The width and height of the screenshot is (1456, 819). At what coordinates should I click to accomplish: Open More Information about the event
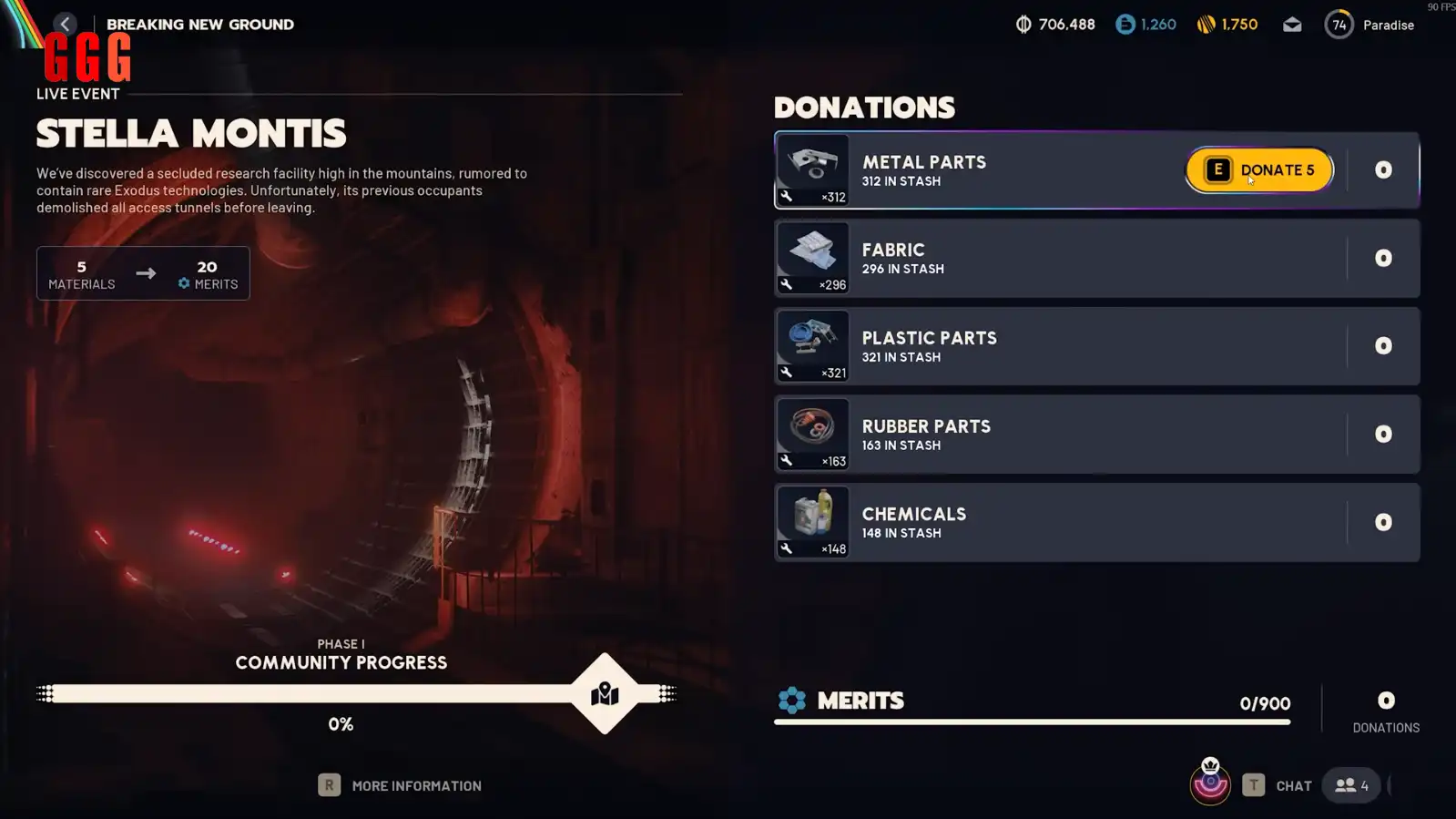click(x=400, y=785)
